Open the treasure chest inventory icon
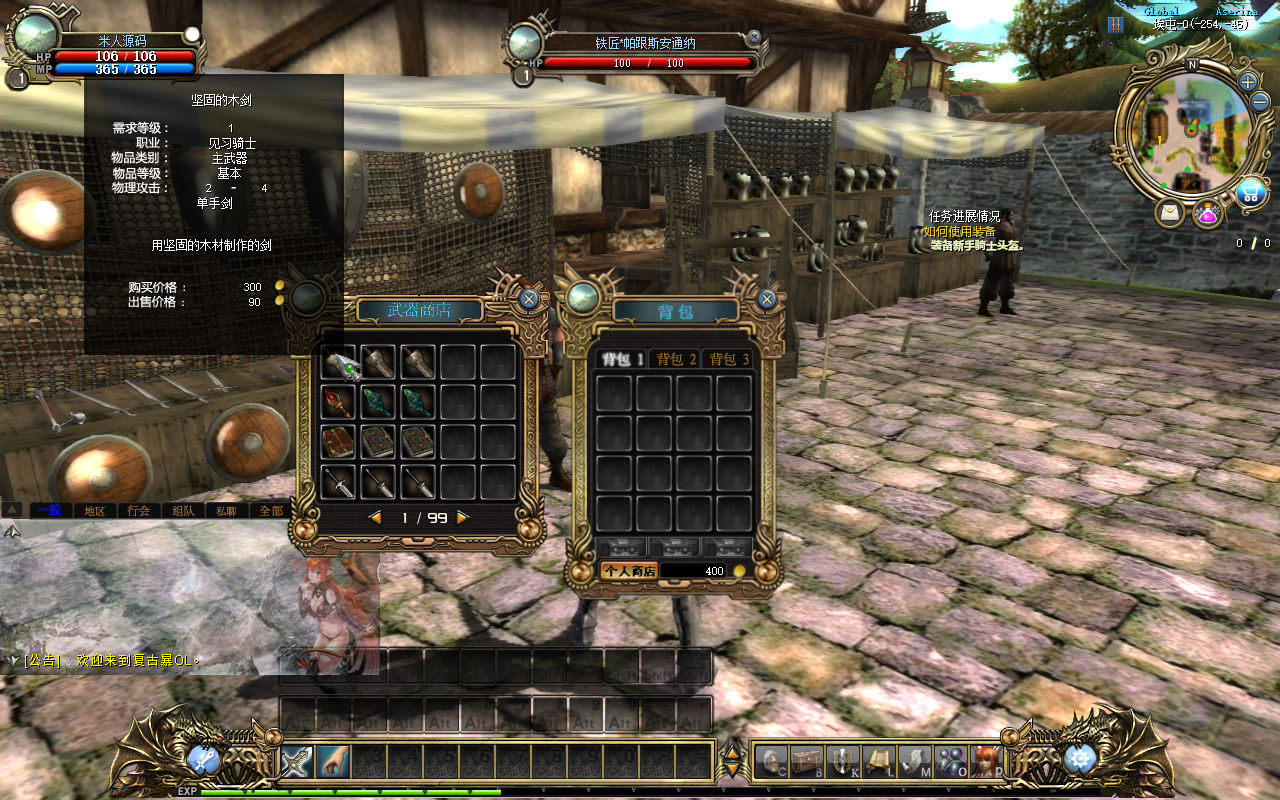This screenshot has width=1280, height=800. [806, 762]
